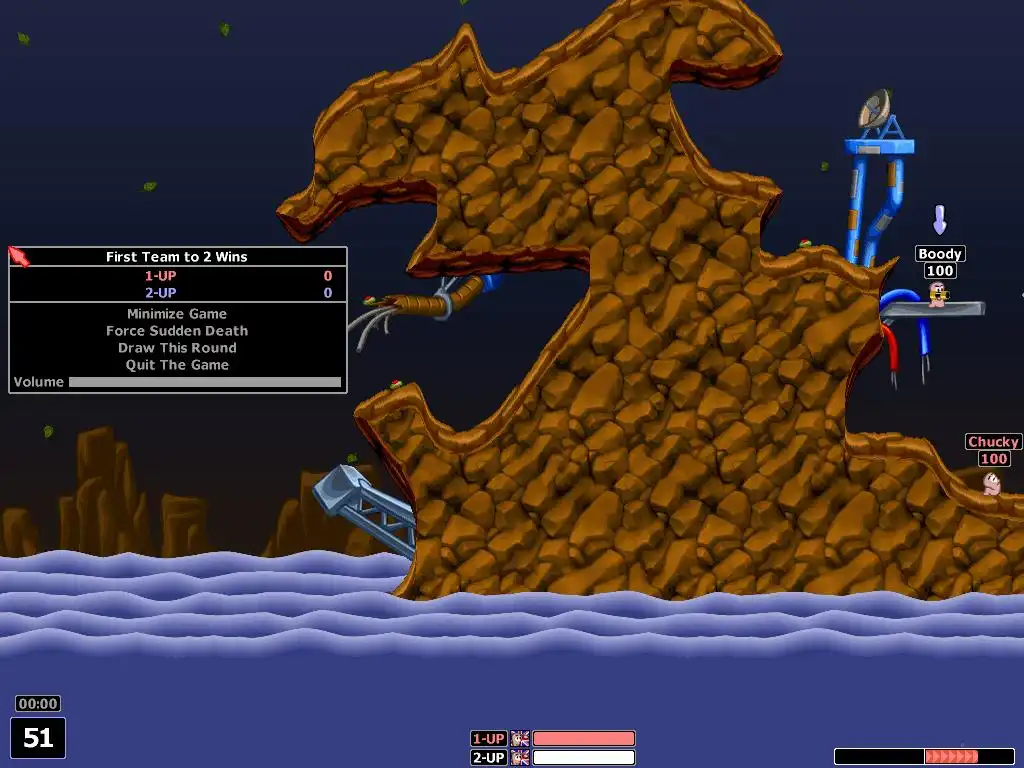Select Quit The Game
The height and width of the screenshot is (768, 1024).
point(177,365)
